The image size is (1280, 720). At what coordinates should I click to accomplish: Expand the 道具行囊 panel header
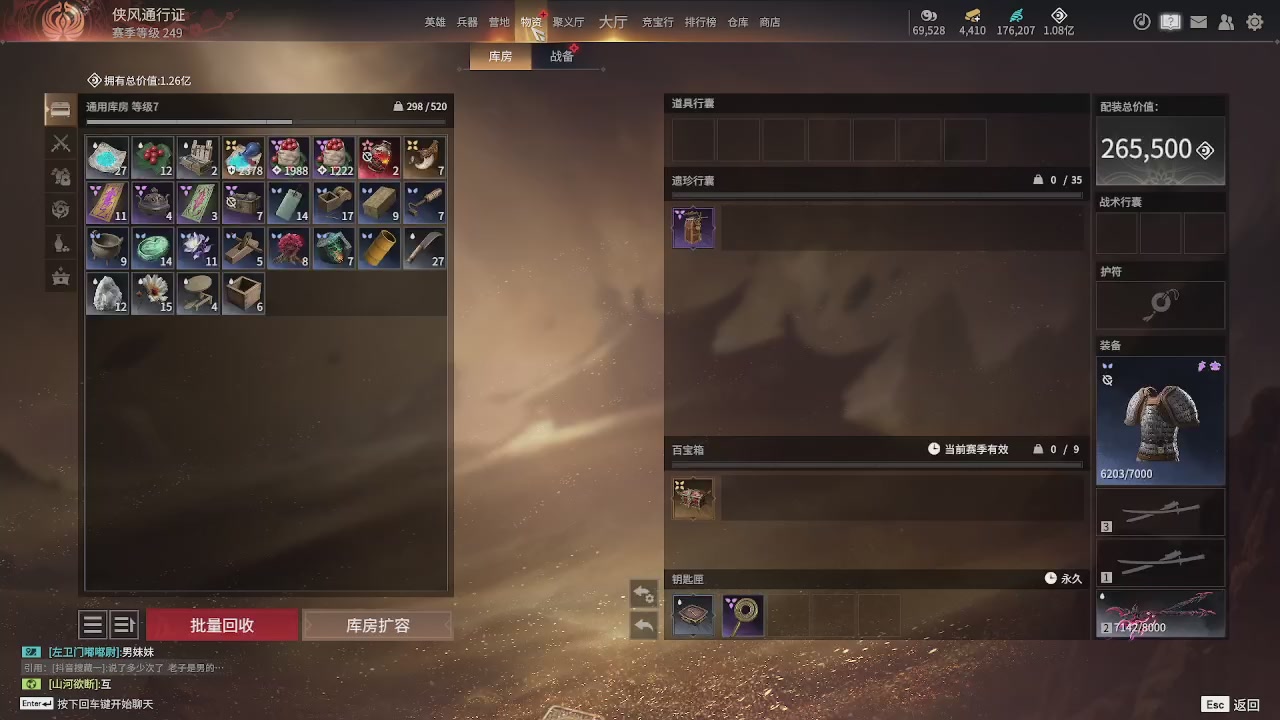(x=877, y=103)
